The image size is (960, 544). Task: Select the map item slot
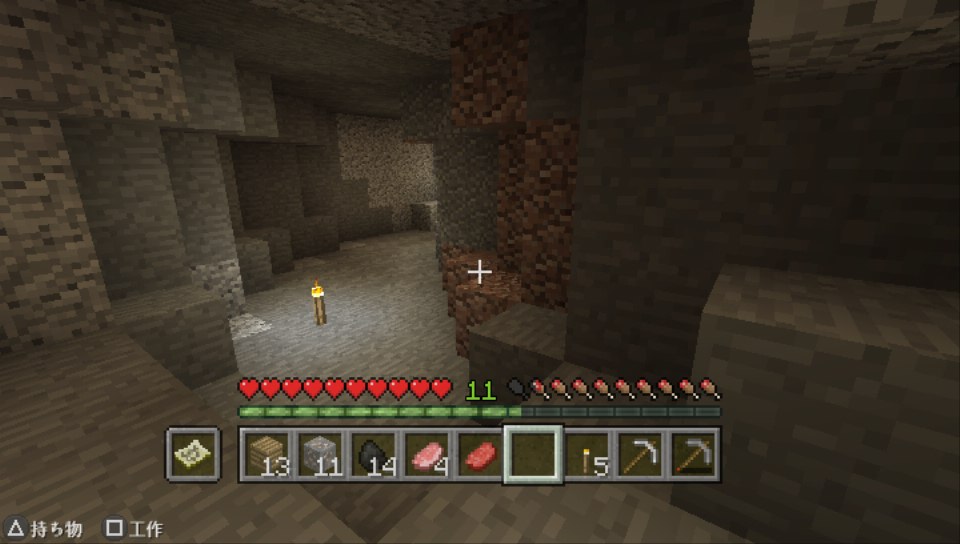pyautogui.click(x=193, y=455)
